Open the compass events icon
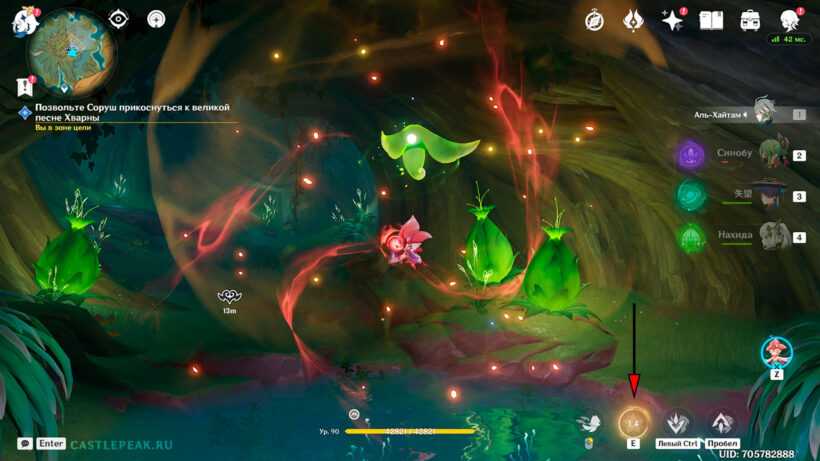This screenshot has height=461, width=820. click(595, 20)
